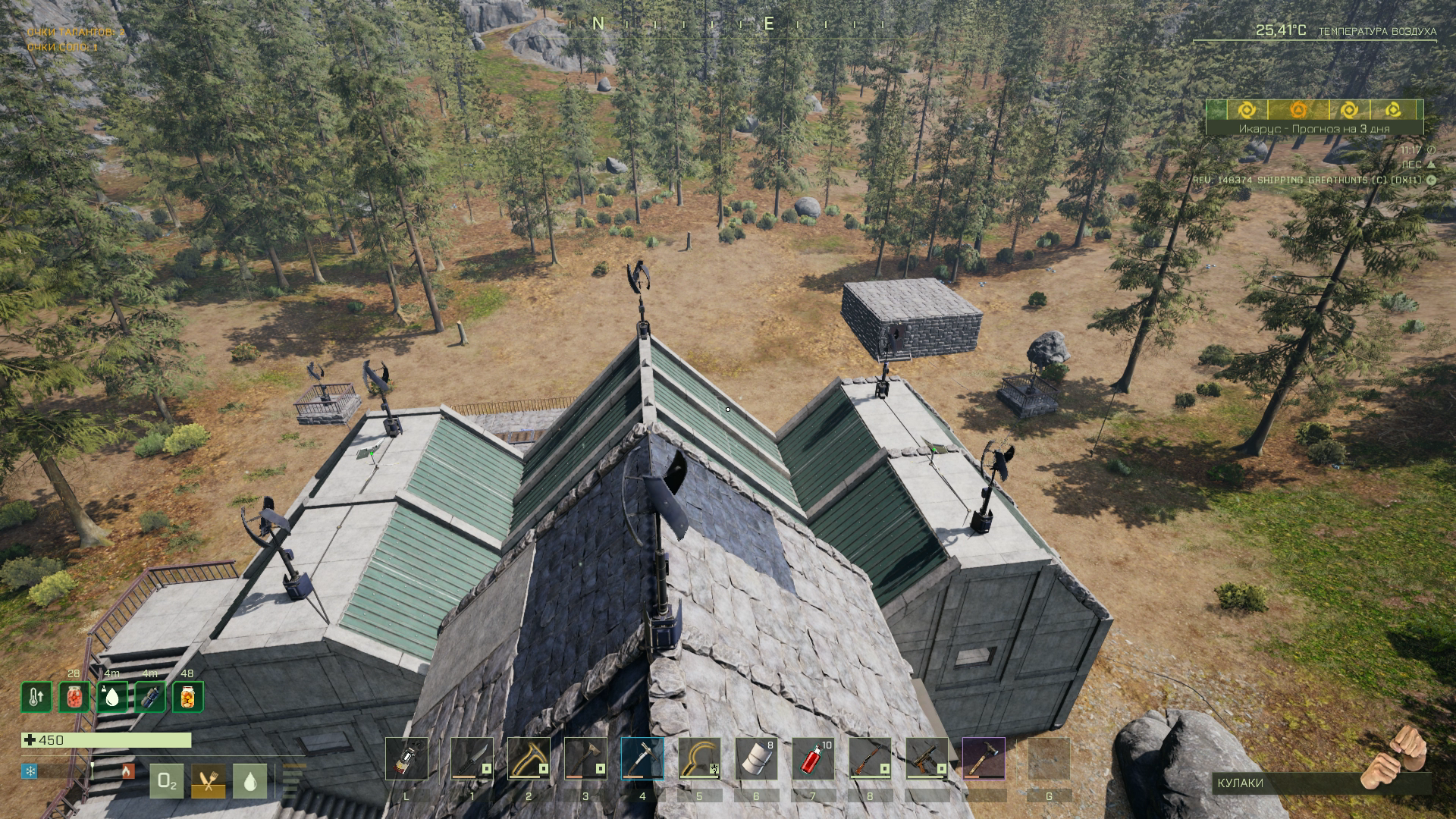Equip the crossbow hotbar slot
The image size is (1456, 819).
927,758
